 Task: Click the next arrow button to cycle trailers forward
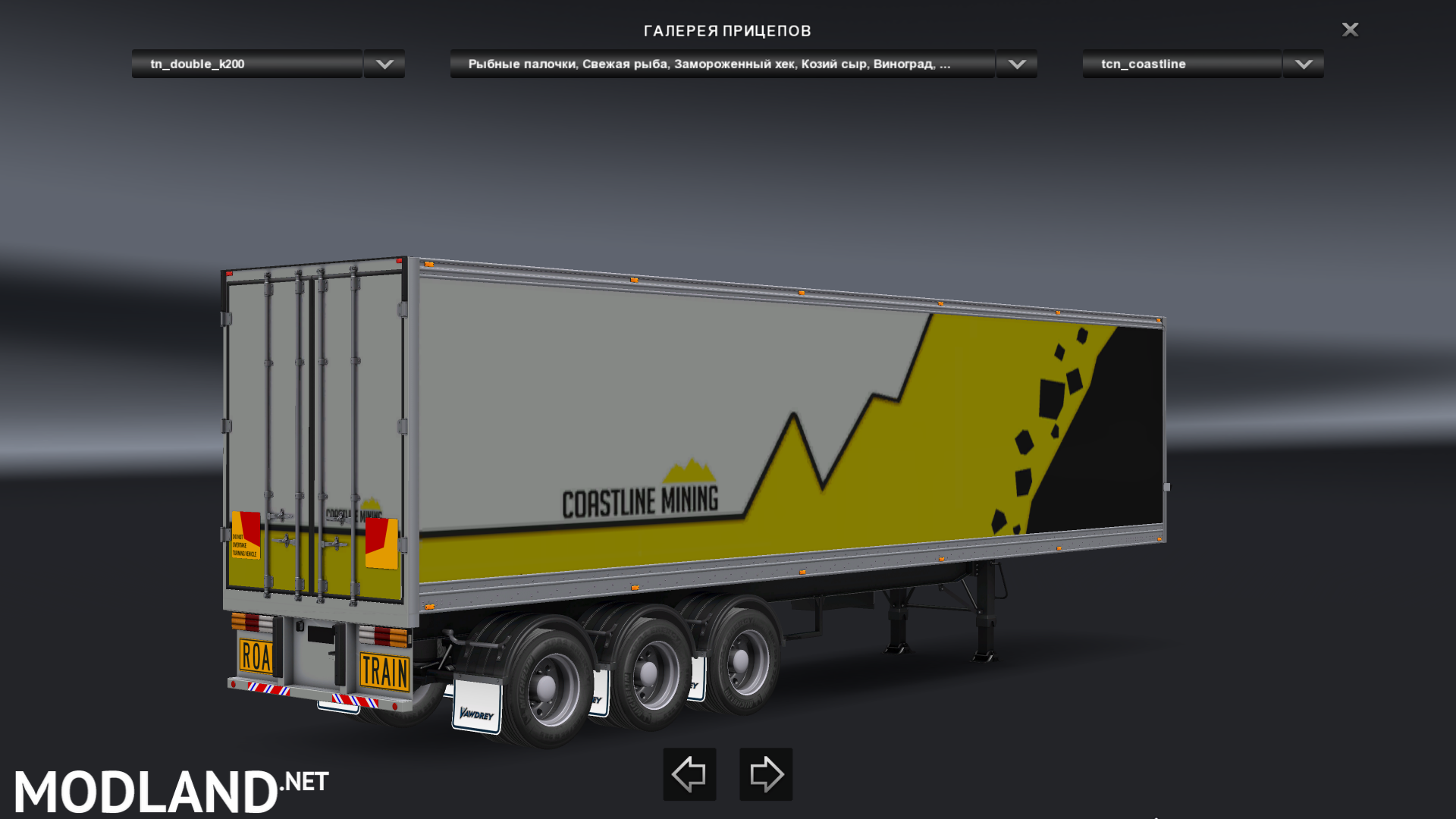(765, 774)
